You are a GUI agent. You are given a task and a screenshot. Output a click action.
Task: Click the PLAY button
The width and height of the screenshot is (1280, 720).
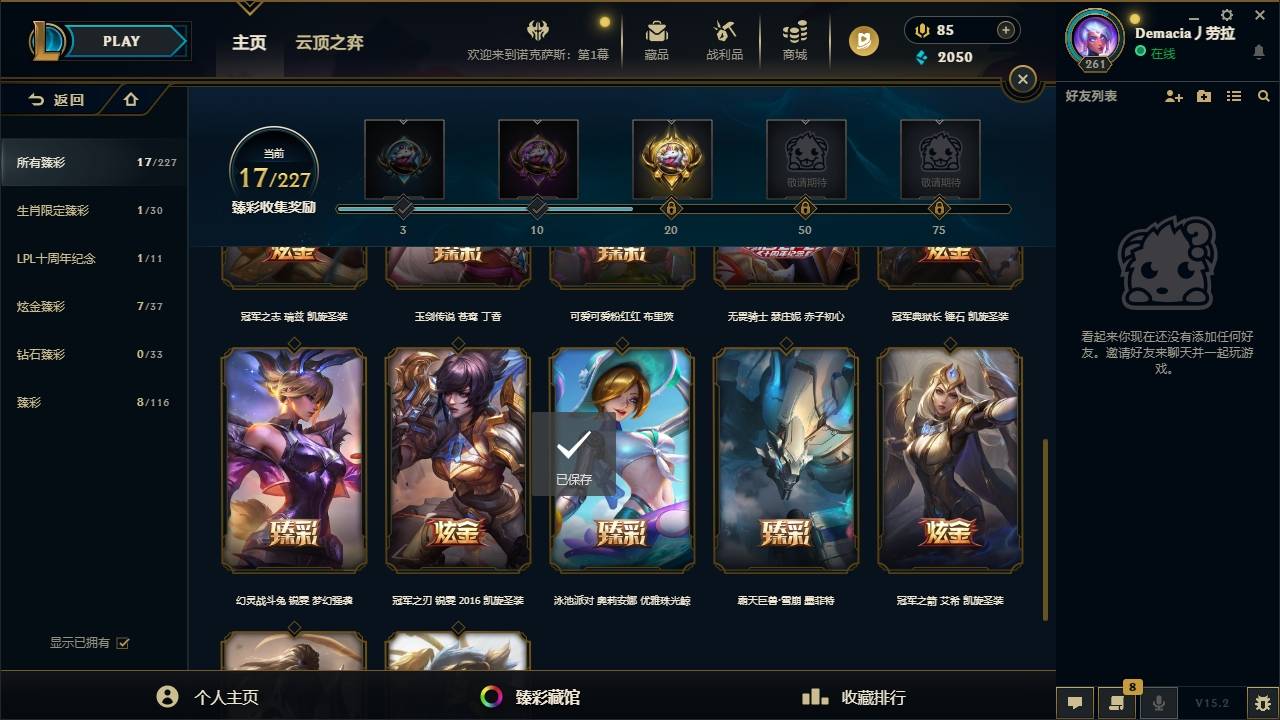tap(120, 41)
